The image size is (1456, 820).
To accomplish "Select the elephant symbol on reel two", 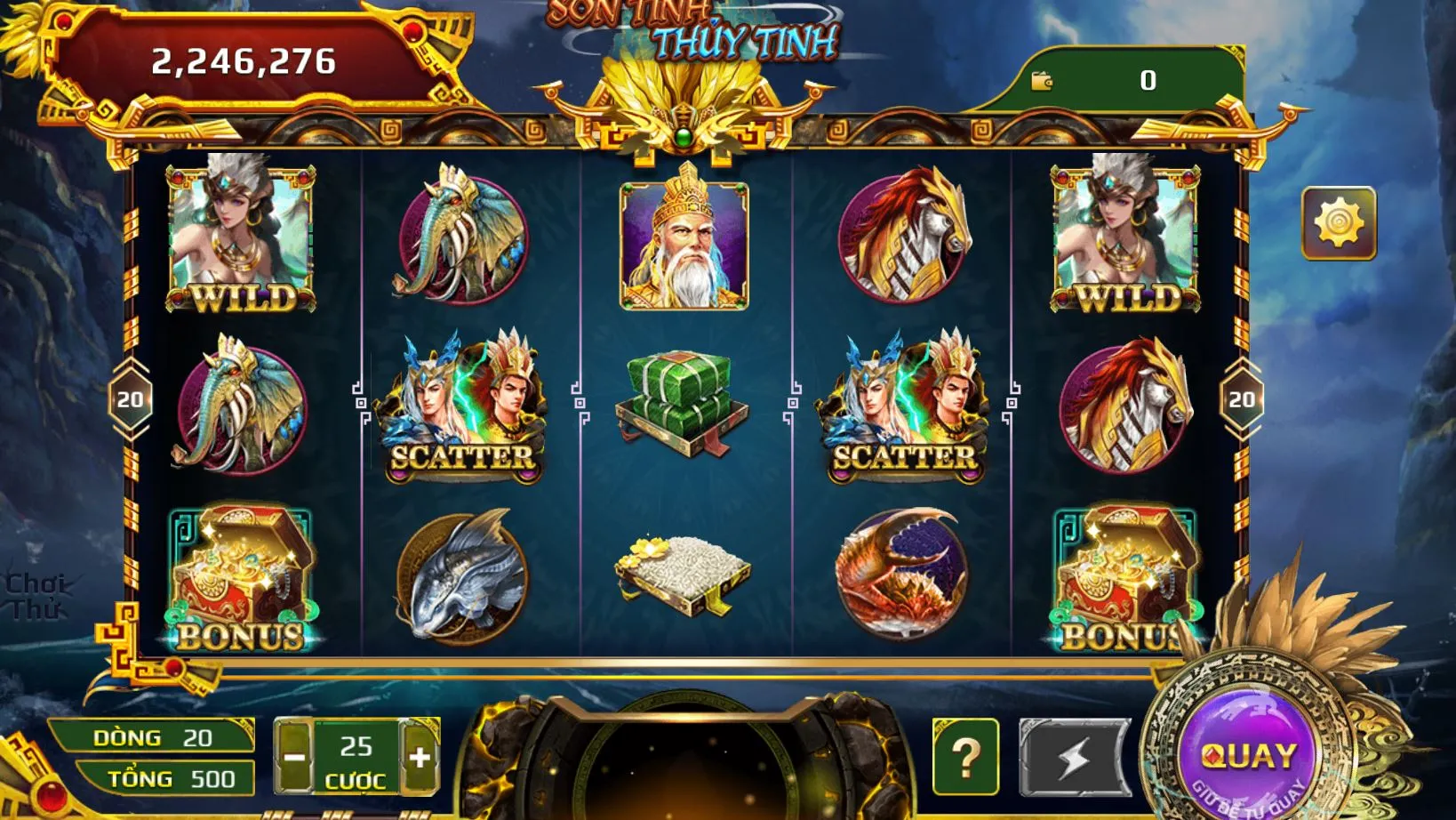I will 461,240.
